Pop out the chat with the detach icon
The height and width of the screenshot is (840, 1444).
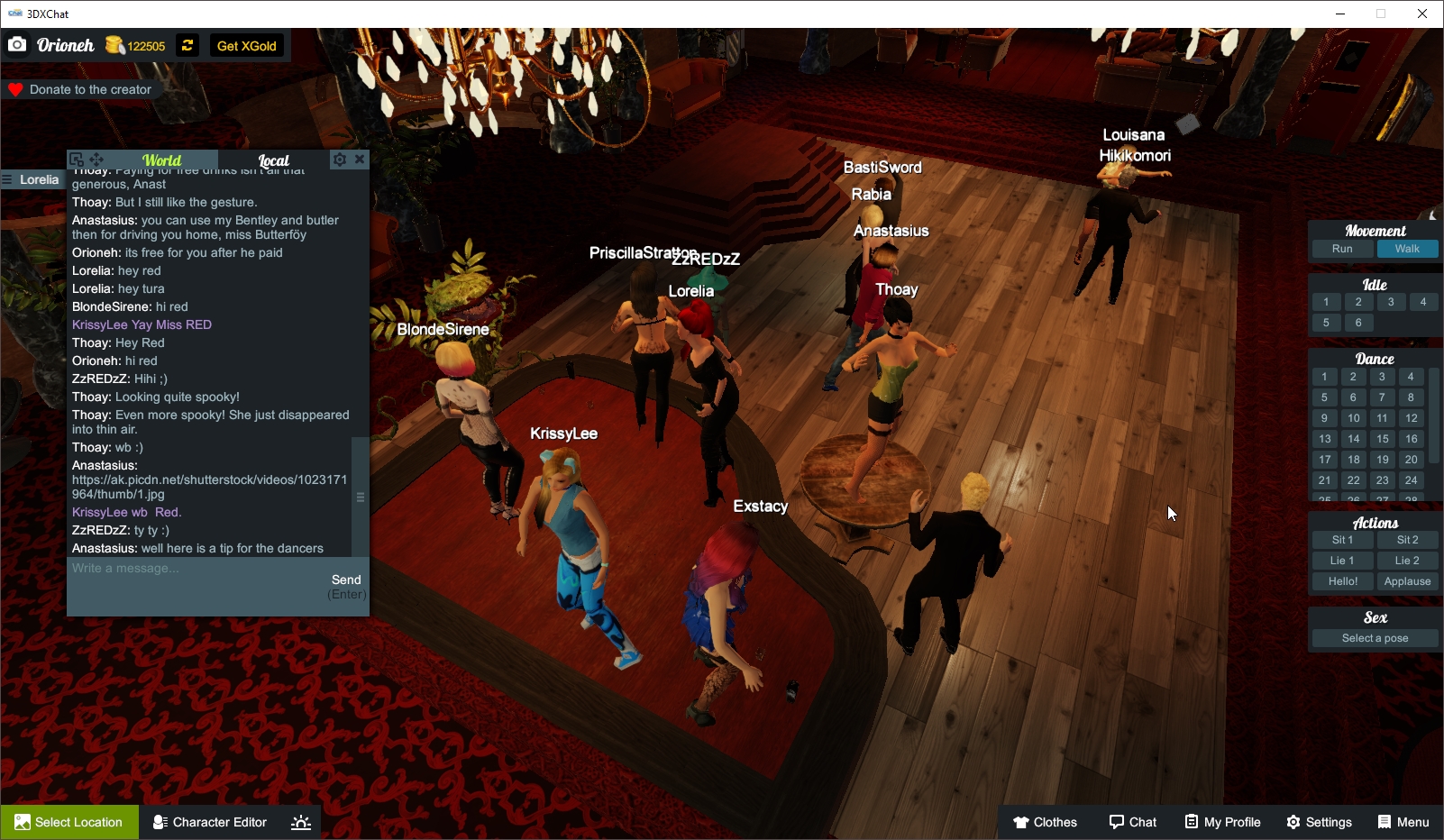point(76,159)
